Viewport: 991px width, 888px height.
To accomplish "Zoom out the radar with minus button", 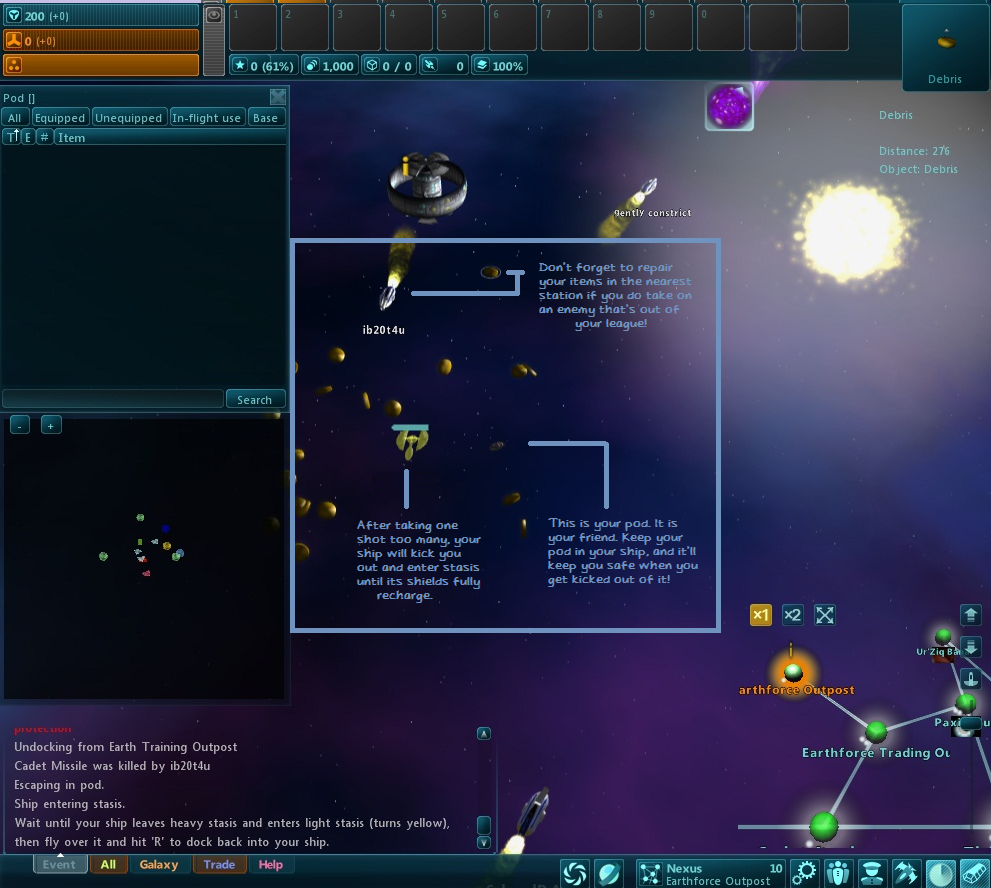I will [x=19, y=425].
